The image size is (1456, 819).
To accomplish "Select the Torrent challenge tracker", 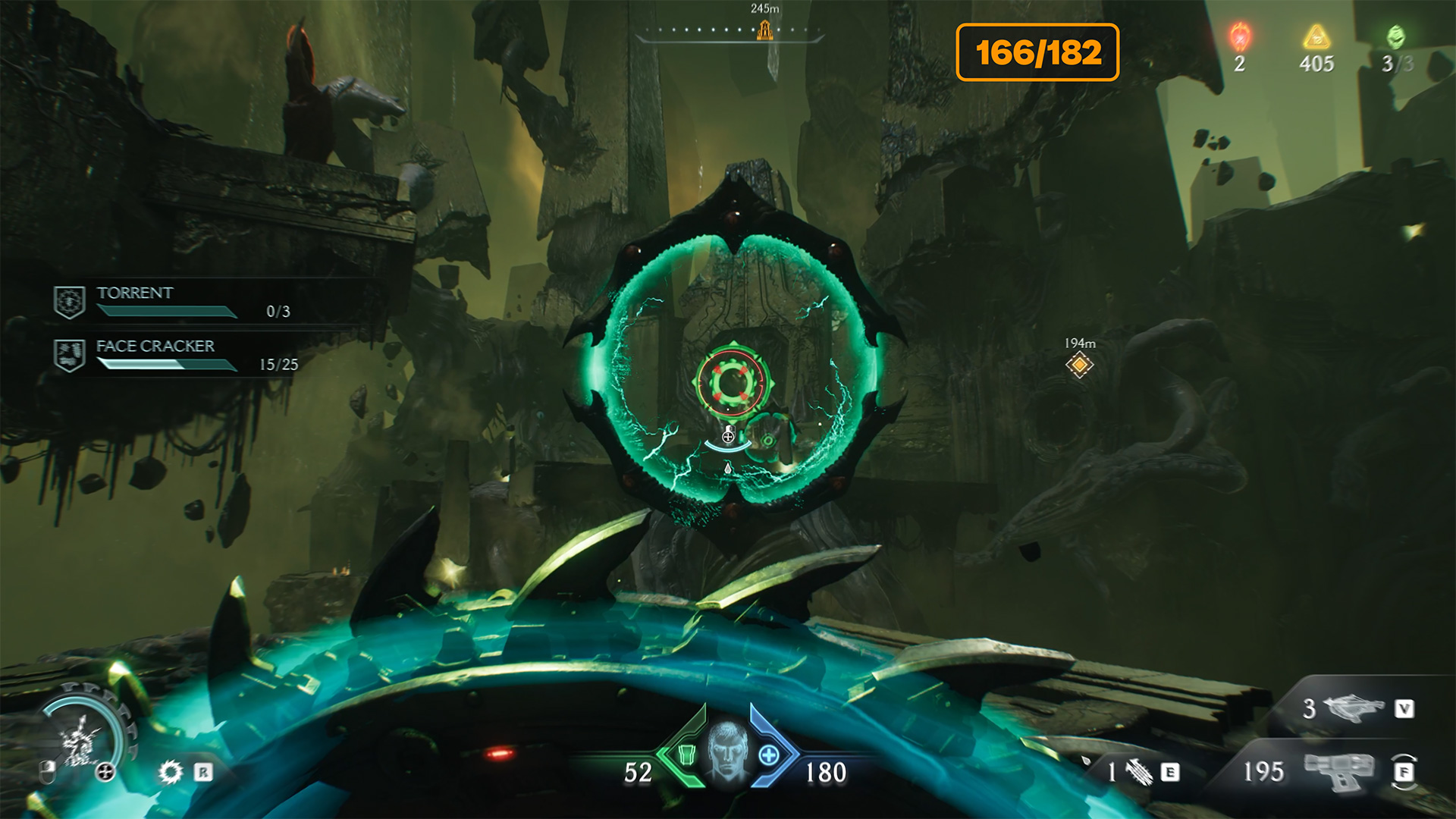I will click(x=171, y=301).
